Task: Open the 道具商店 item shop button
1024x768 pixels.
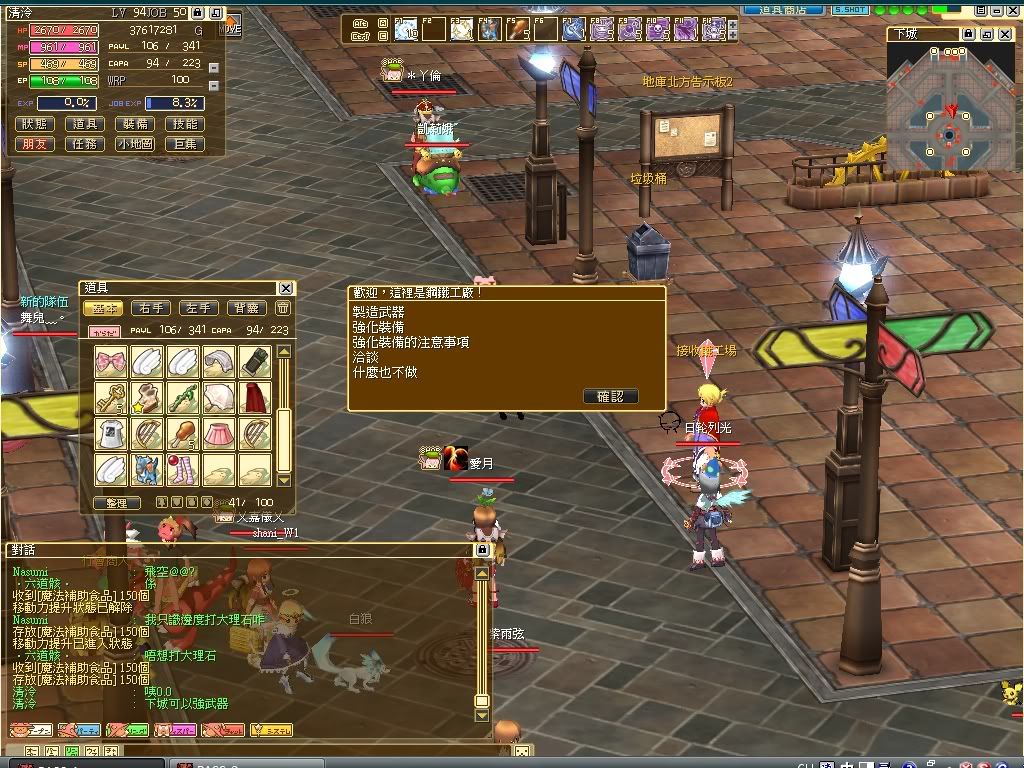Action: [784, 9]
